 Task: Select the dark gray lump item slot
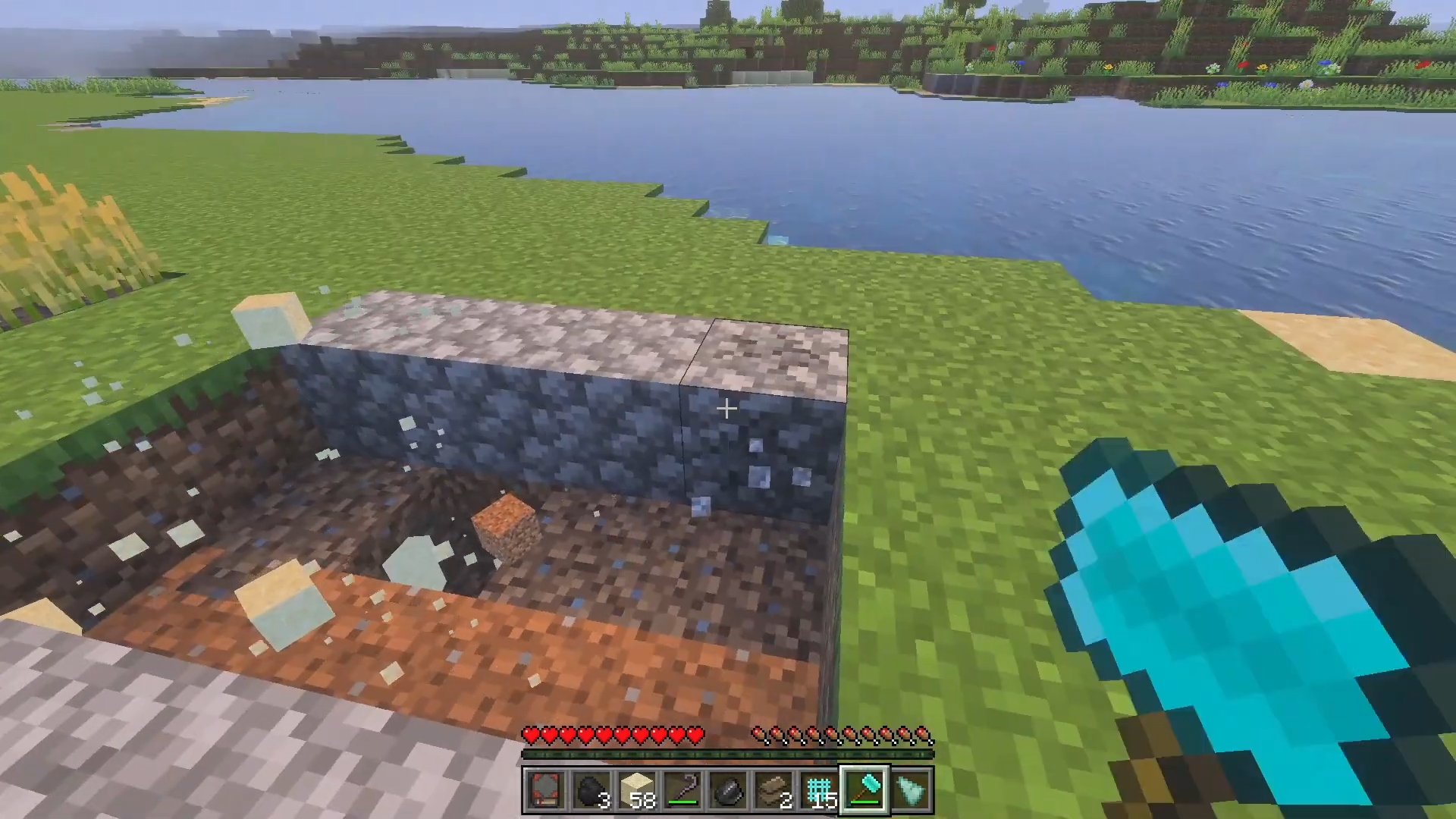pyautogui.click(x=727, y=791)
